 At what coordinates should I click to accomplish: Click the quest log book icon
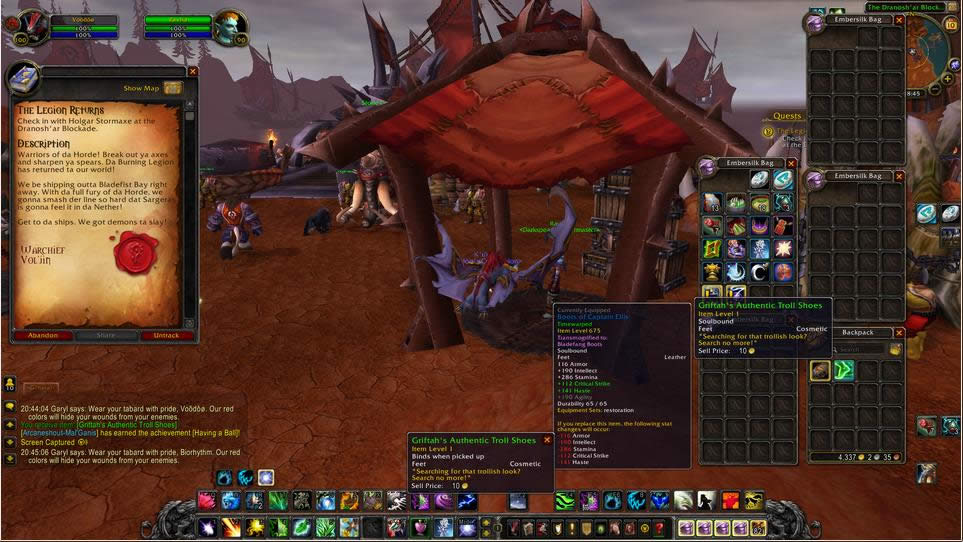(26, 78)
